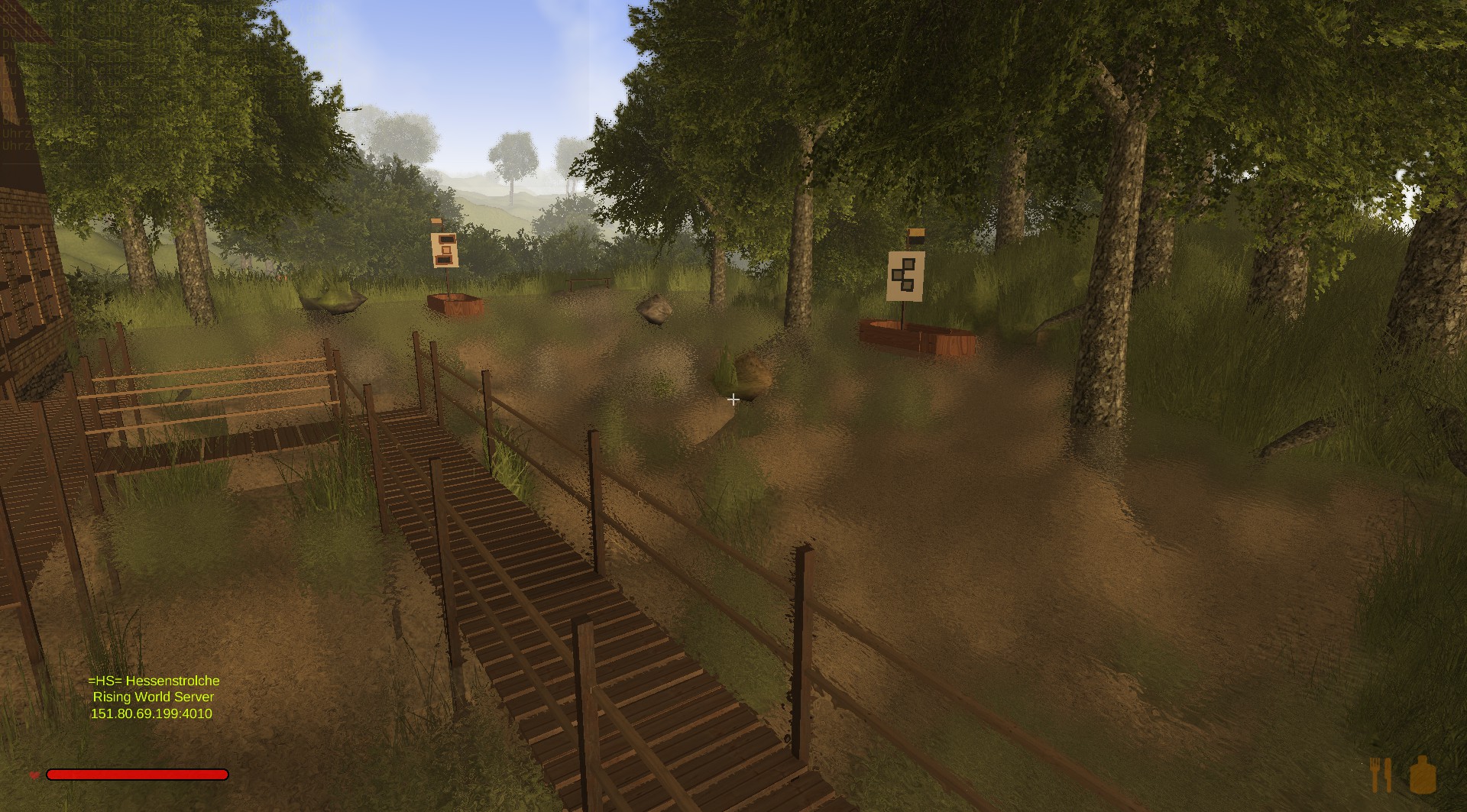
Task: Select the Hessenstrolche server info label
Action: (153, 697)
